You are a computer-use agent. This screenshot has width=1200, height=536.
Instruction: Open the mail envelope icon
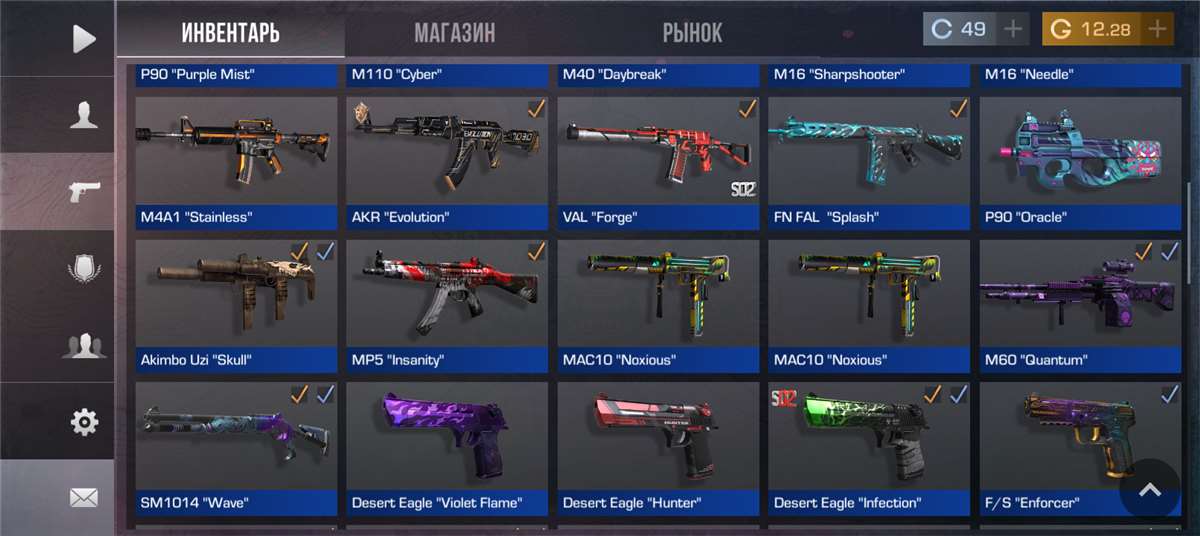pos(84,497)
